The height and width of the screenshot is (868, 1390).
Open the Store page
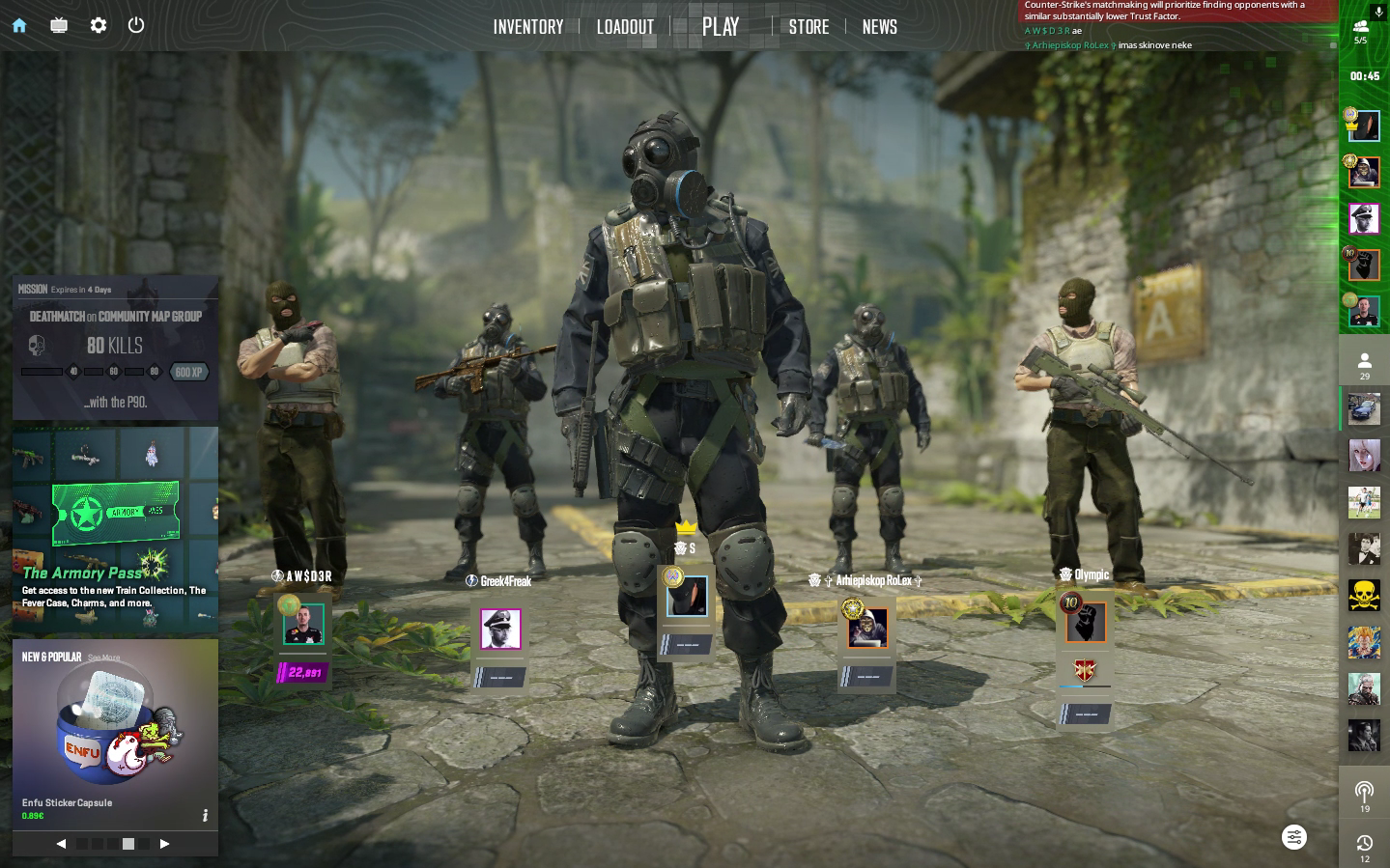pyautogui.click(x=808, y=27)
